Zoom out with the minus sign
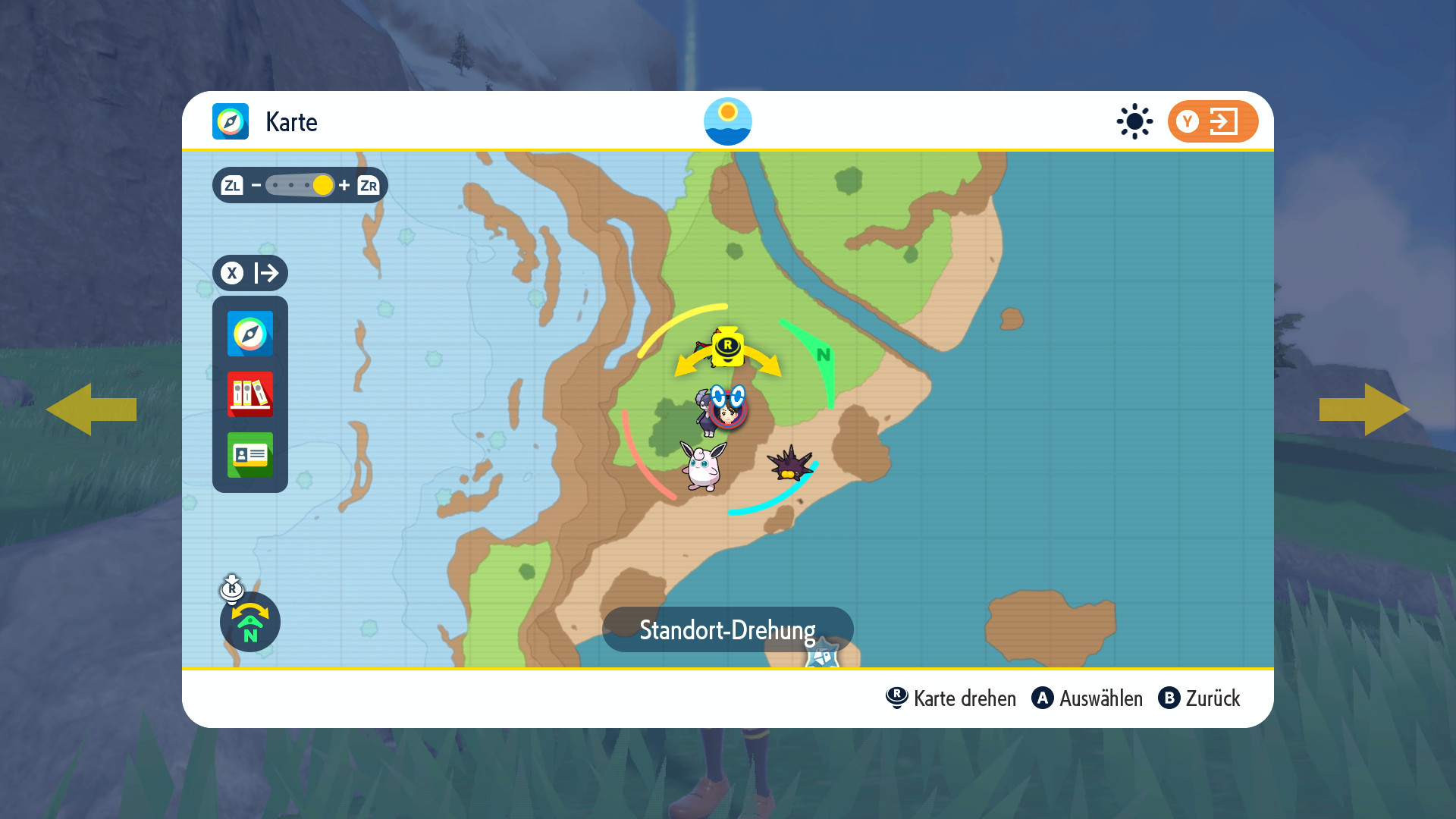Image resolution: width=1456 pixels, height=819 pixels. point(256,185)
